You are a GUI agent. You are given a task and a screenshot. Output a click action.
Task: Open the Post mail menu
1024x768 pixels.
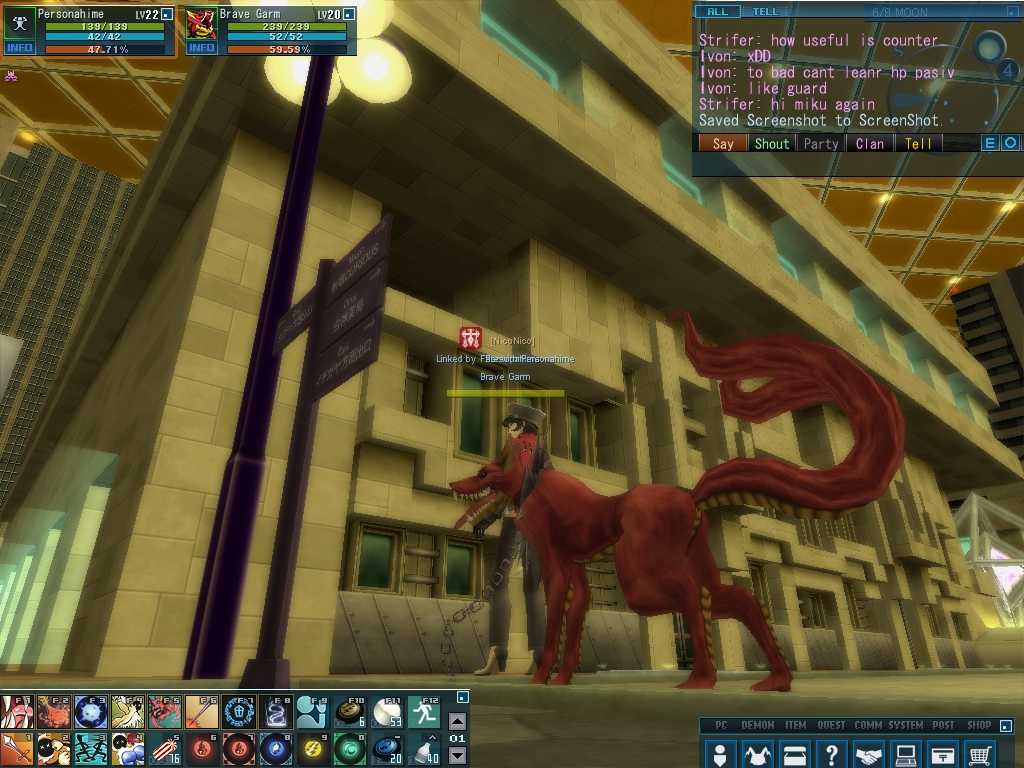[943, 754]
